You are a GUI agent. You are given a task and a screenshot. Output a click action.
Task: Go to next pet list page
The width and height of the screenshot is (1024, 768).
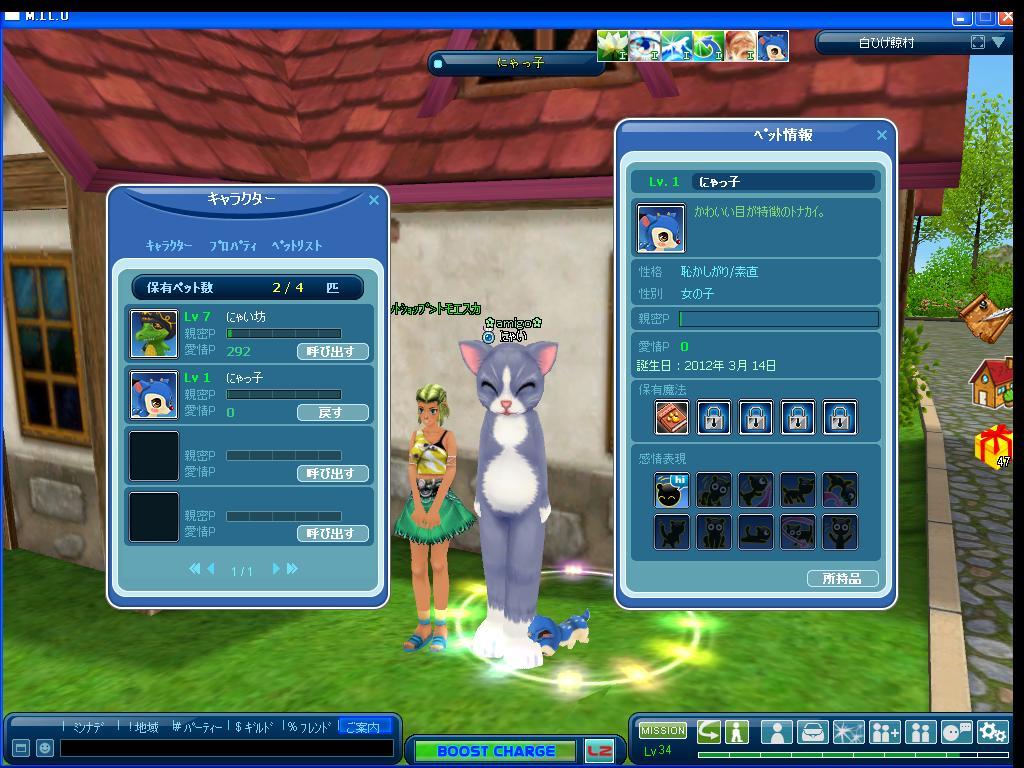pyautogui.click(x=277, y=569)
